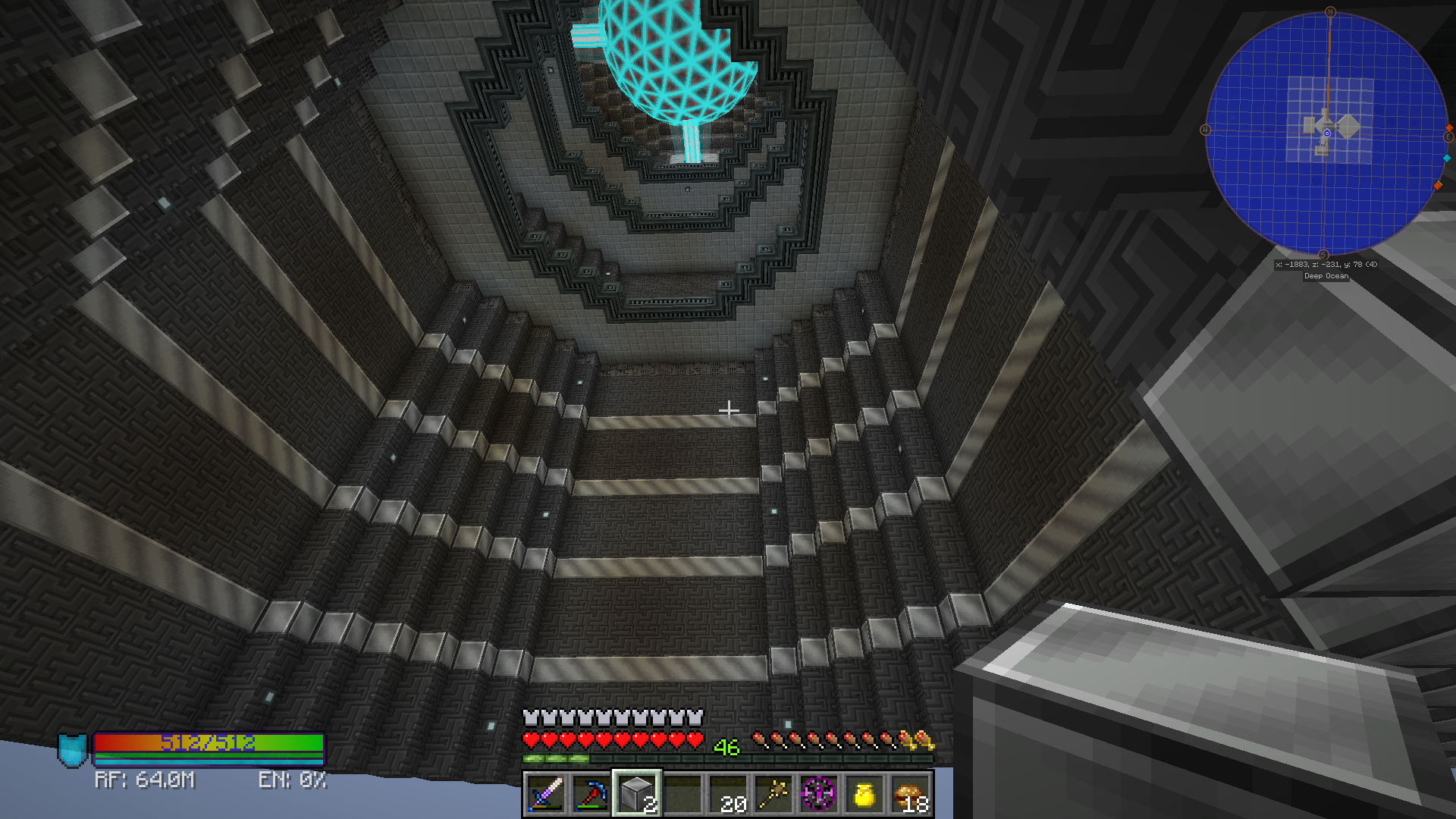Select the bread stack of 18
Viewport: 1456px width, 819px height.
click(x=910, y=794)
